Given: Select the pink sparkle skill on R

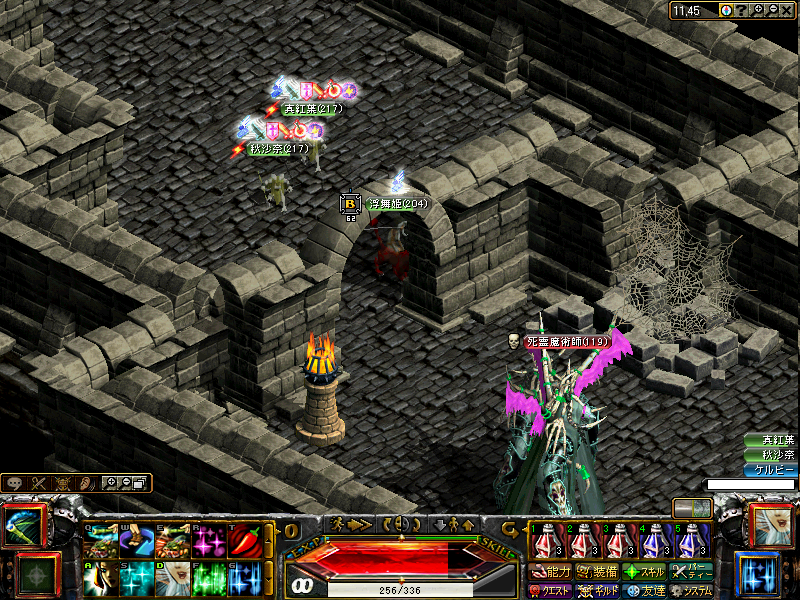Looking at the screenshot, I should click(209, 541).
